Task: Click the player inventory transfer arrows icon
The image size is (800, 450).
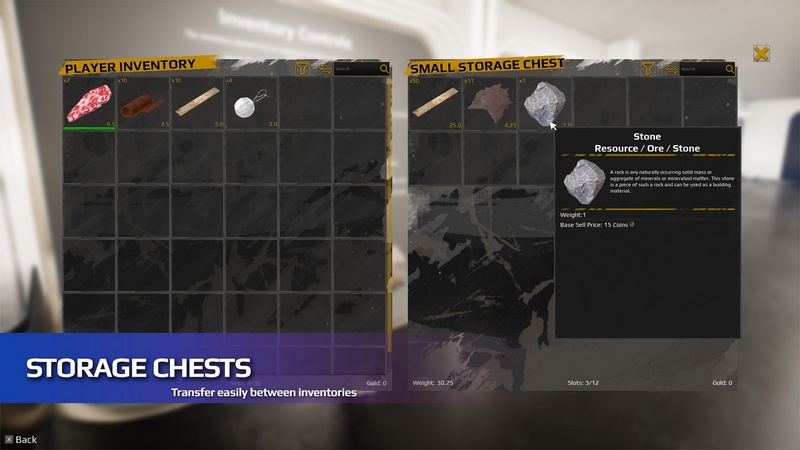Action: click(x=324, y=69)
